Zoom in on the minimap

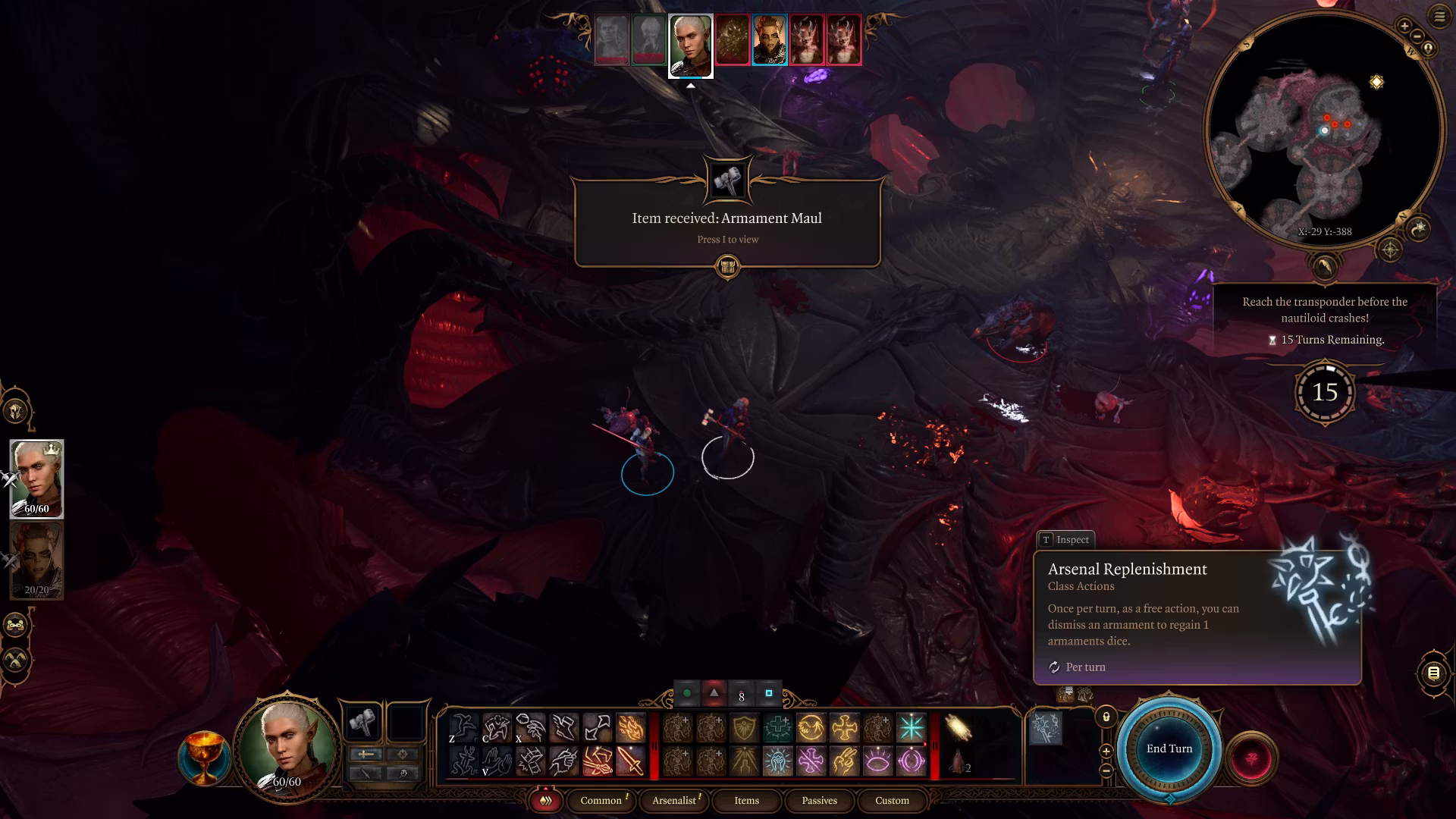coord(1404,27)
